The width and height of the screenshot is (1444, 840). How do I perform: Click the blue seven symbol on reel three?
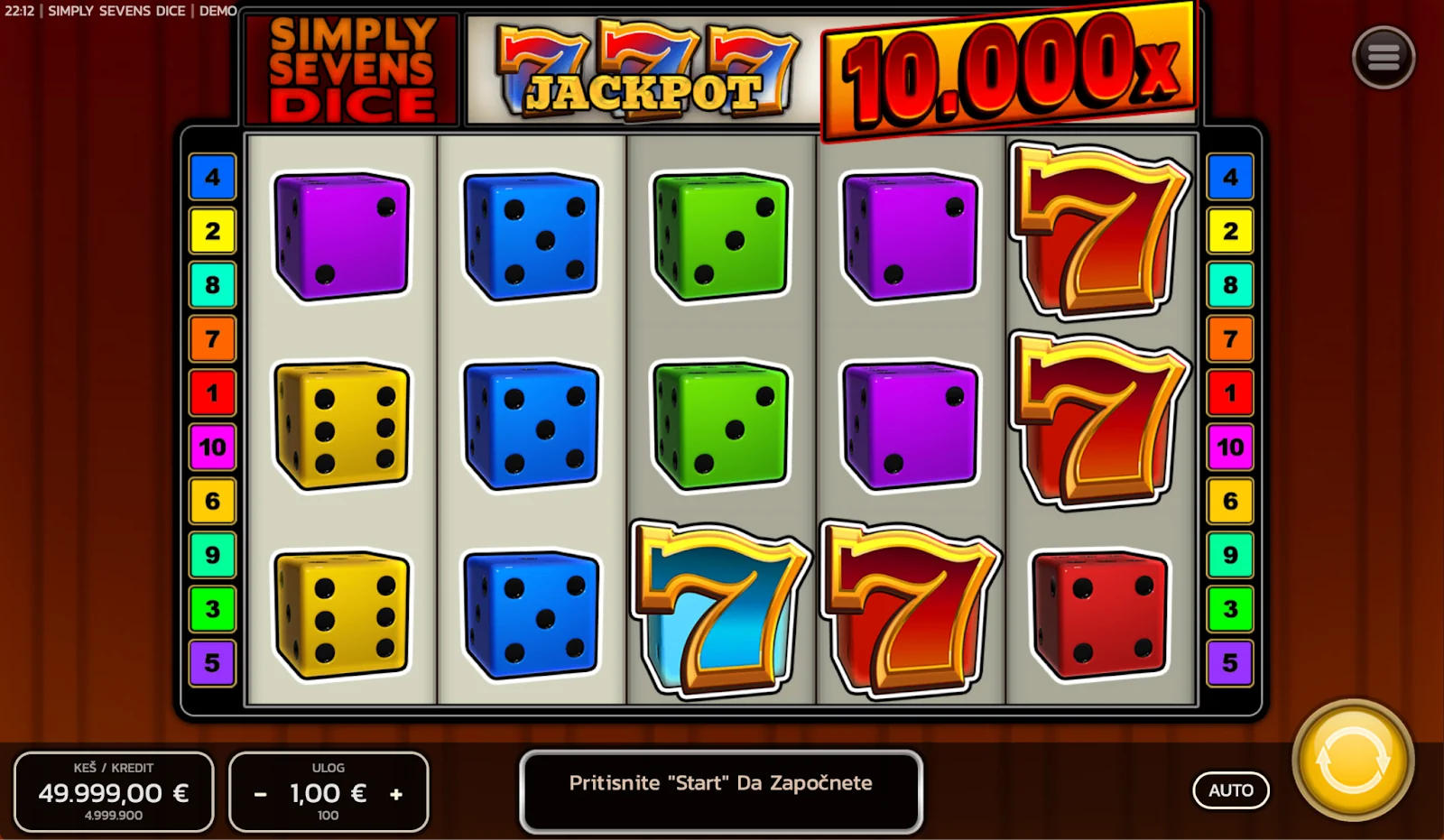pos(717,609)
